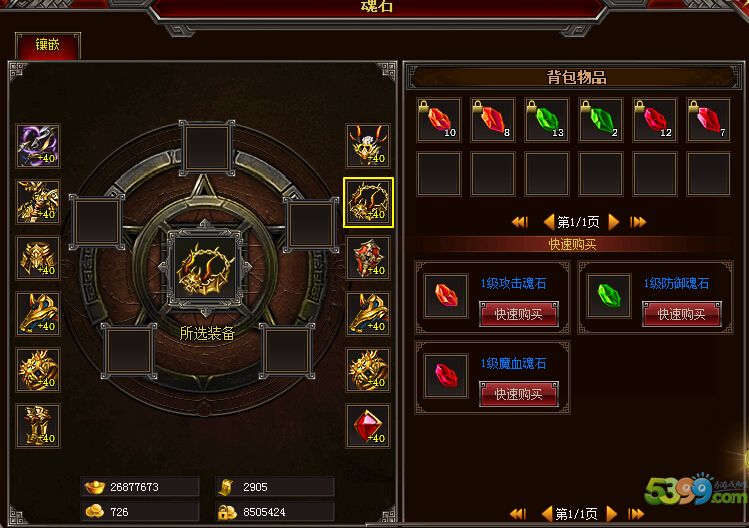Quick-buy the 1级防御魂石
The image size is (749, 528).
click(x=681, y=313)
